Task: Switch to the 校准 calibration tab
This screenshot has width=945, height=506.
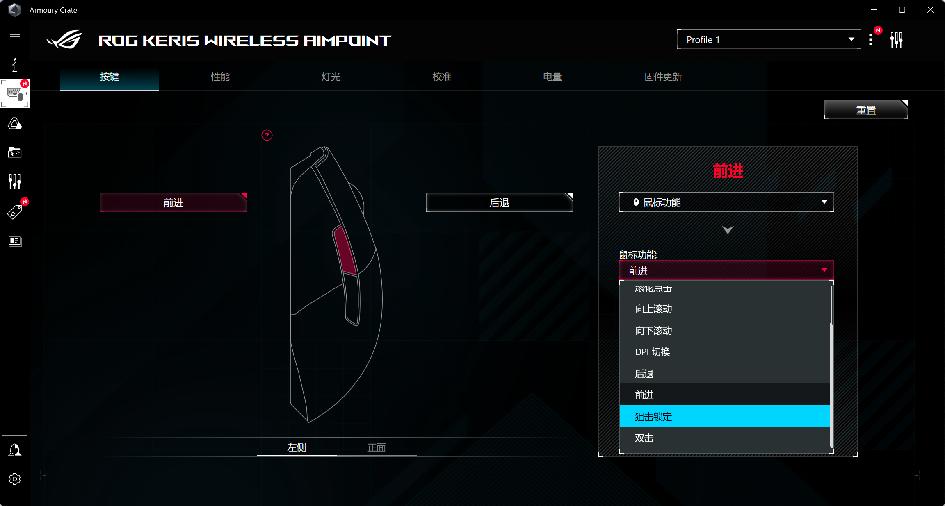Action: (442, 77)
